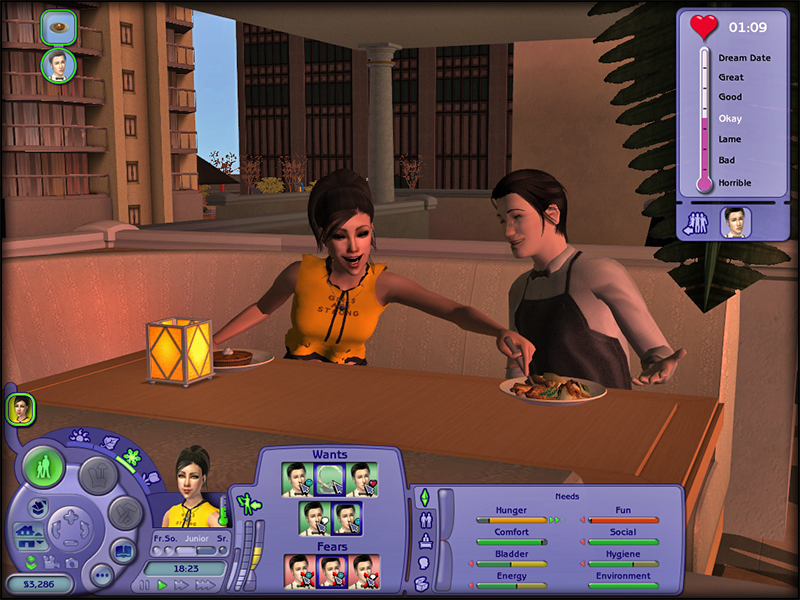The height and width of the screenshot is (600, 800).
Task: Switch to Live mode
Action: [44, 467]
